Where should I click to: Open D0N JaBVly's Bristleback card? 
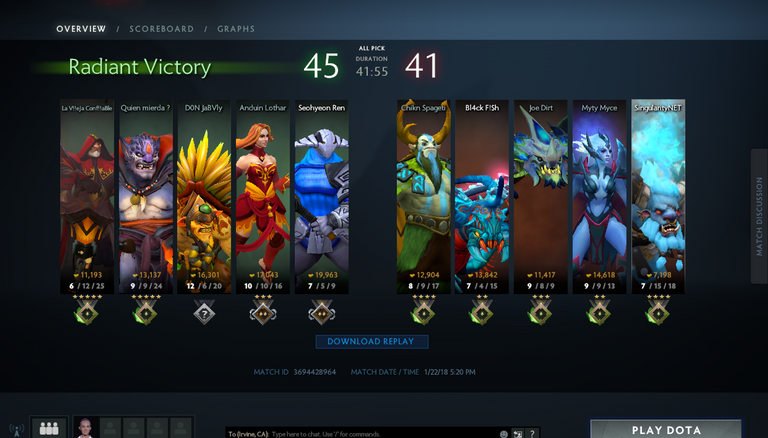(205, 190)
